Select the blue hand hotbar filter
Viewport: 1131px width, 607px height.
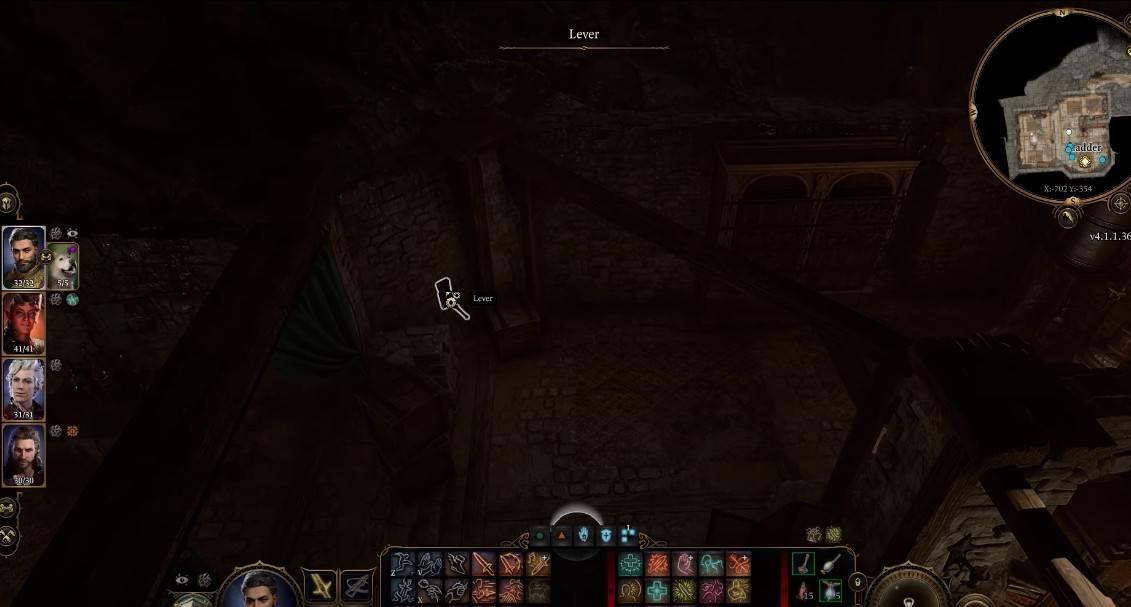[584, 535]
